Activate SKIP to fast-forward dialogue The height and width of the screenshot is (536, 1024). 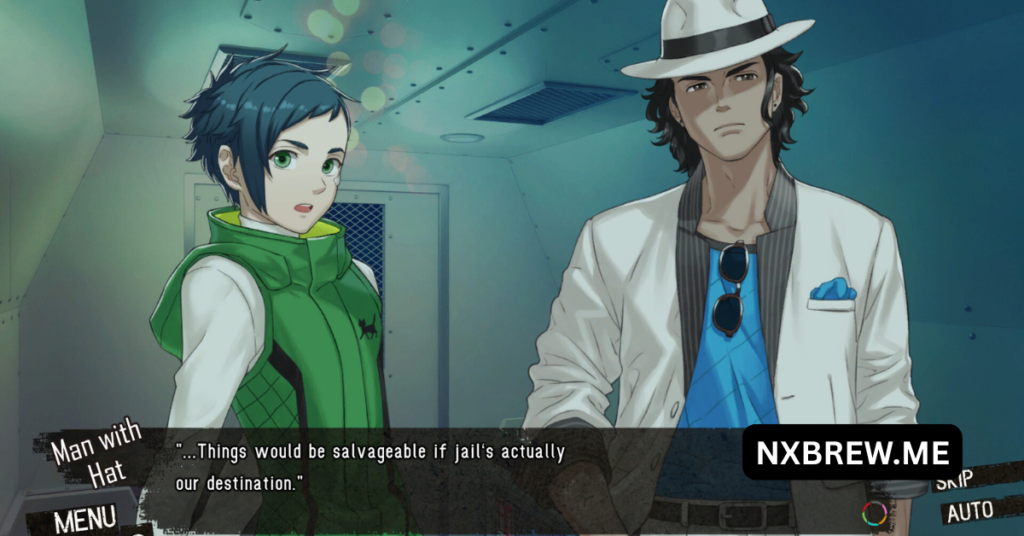click(957, 483)
